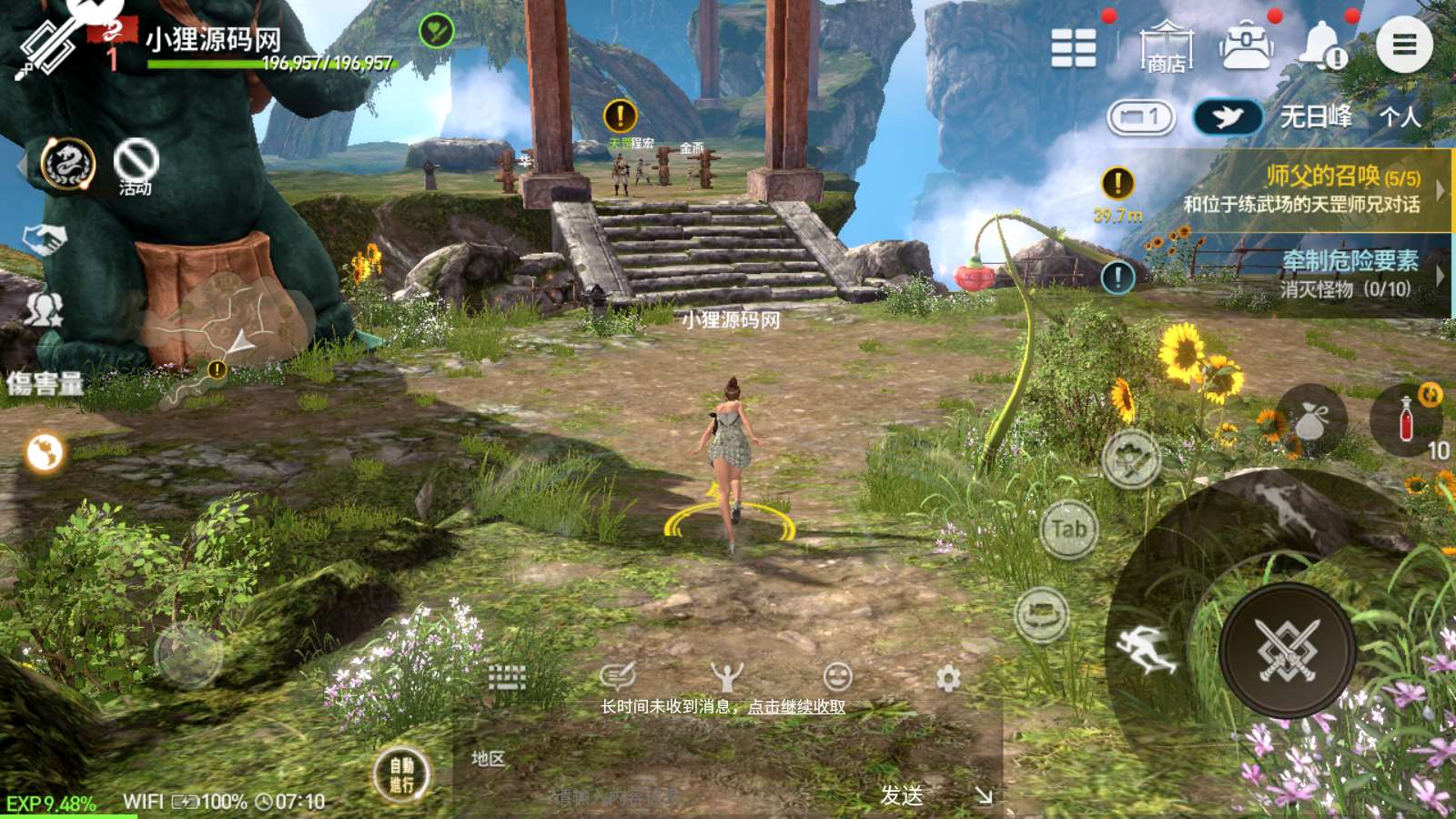This screenshot has height=819, width=1456.
Task: Click 发送 to send chat message
Action: pyautogui.click(x=901, y=795)
